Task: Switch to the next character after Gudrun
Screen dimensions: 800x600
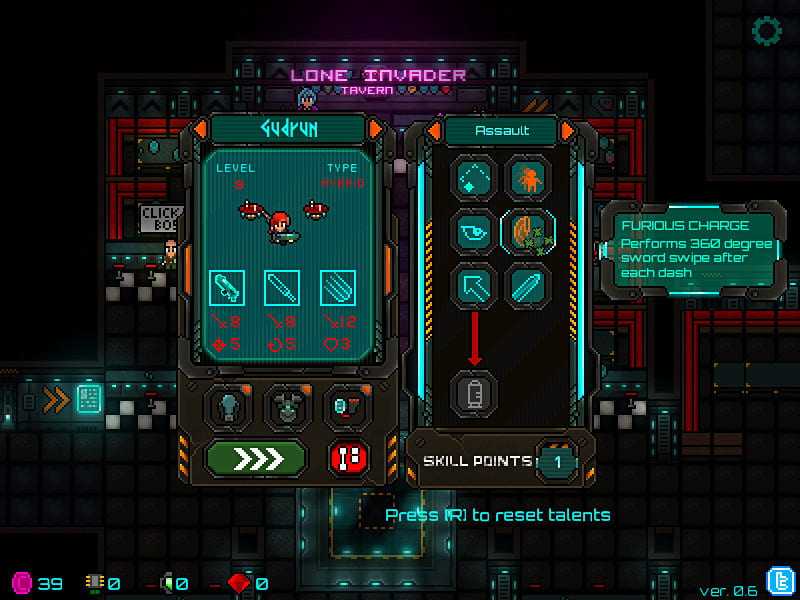Action: pyautogui.click(x=376, y=129)
